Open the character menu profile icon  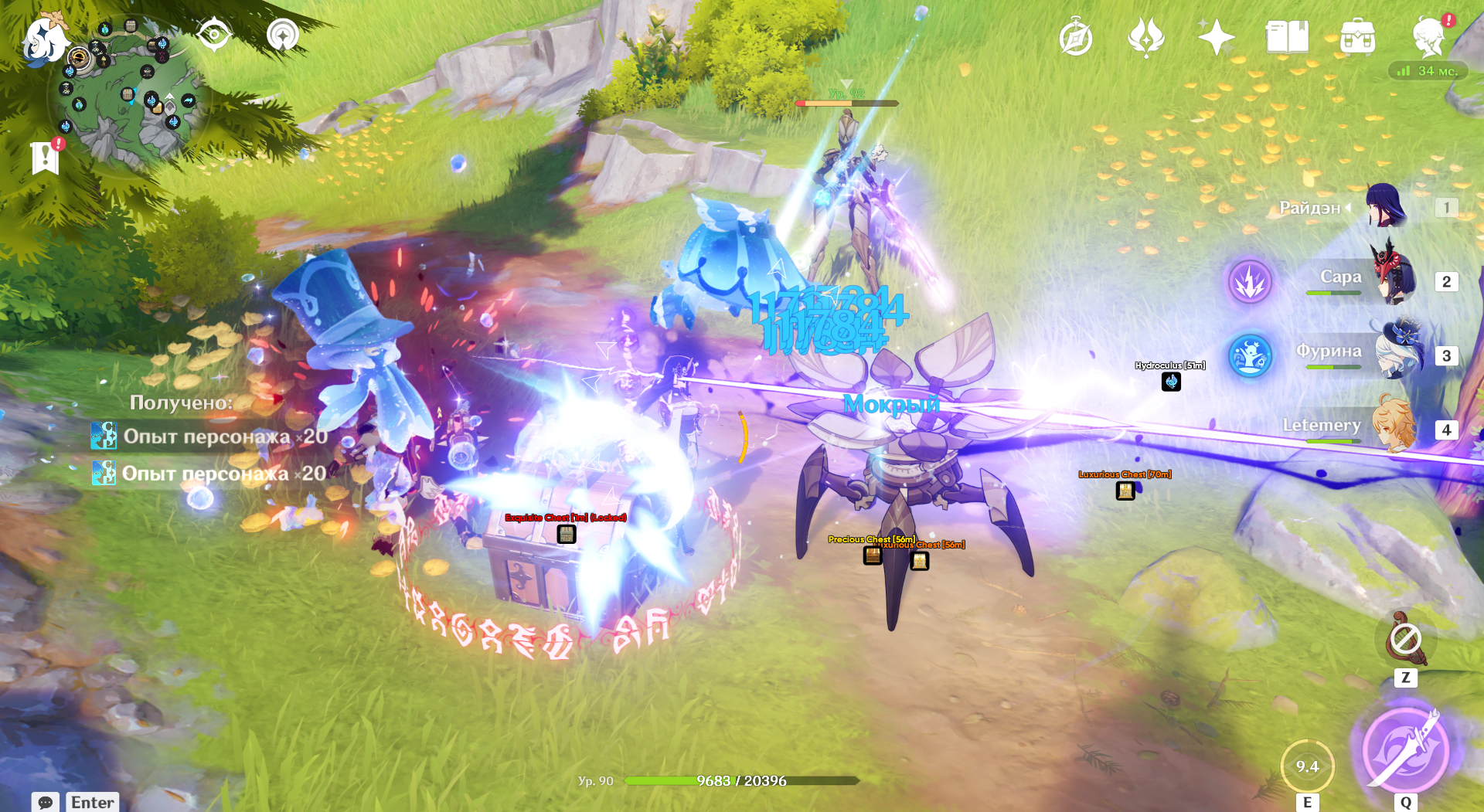1428,37
